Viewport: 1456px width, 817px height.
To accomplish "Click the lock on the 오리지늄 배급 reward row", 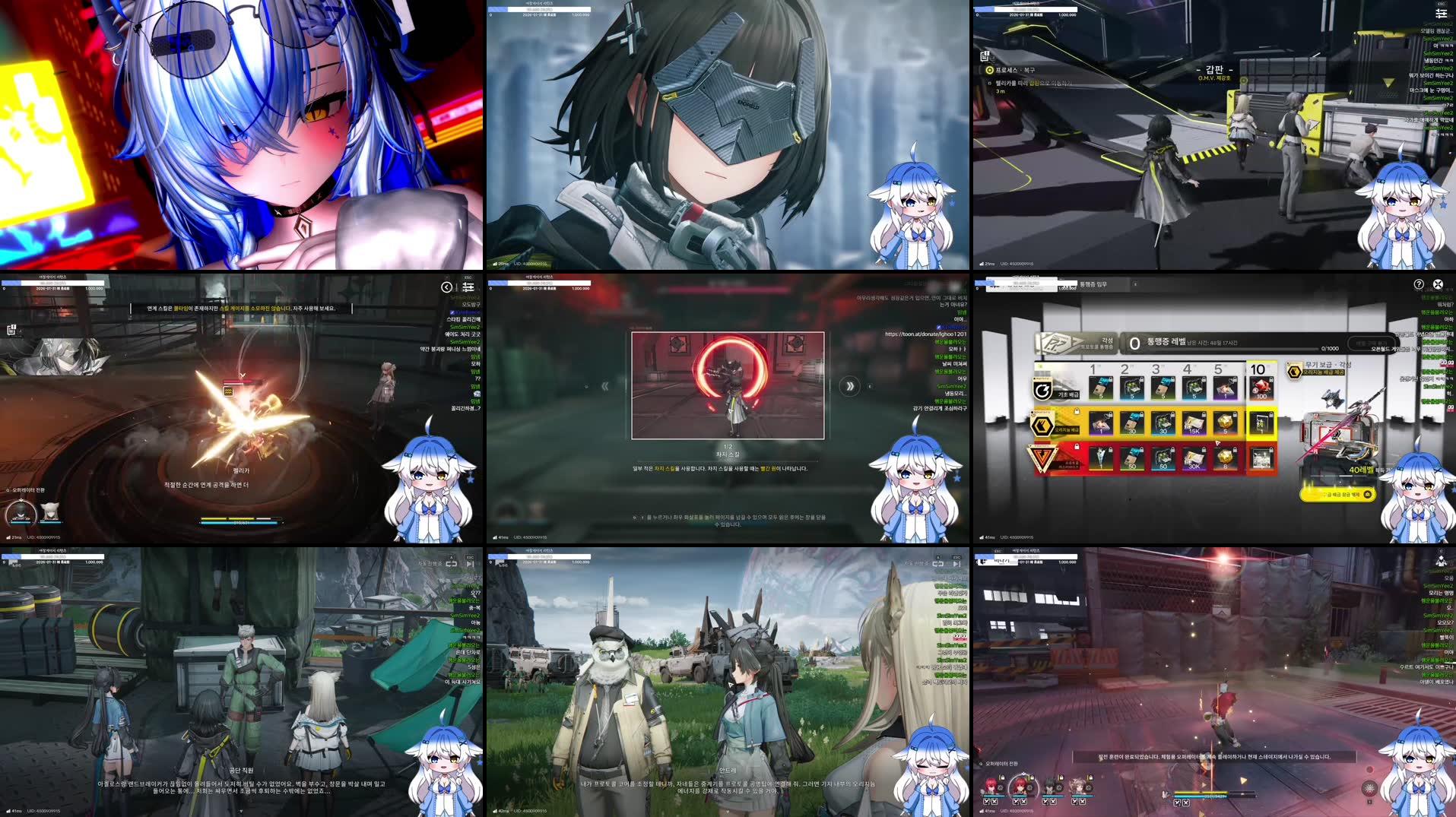I will point(1076,411).
